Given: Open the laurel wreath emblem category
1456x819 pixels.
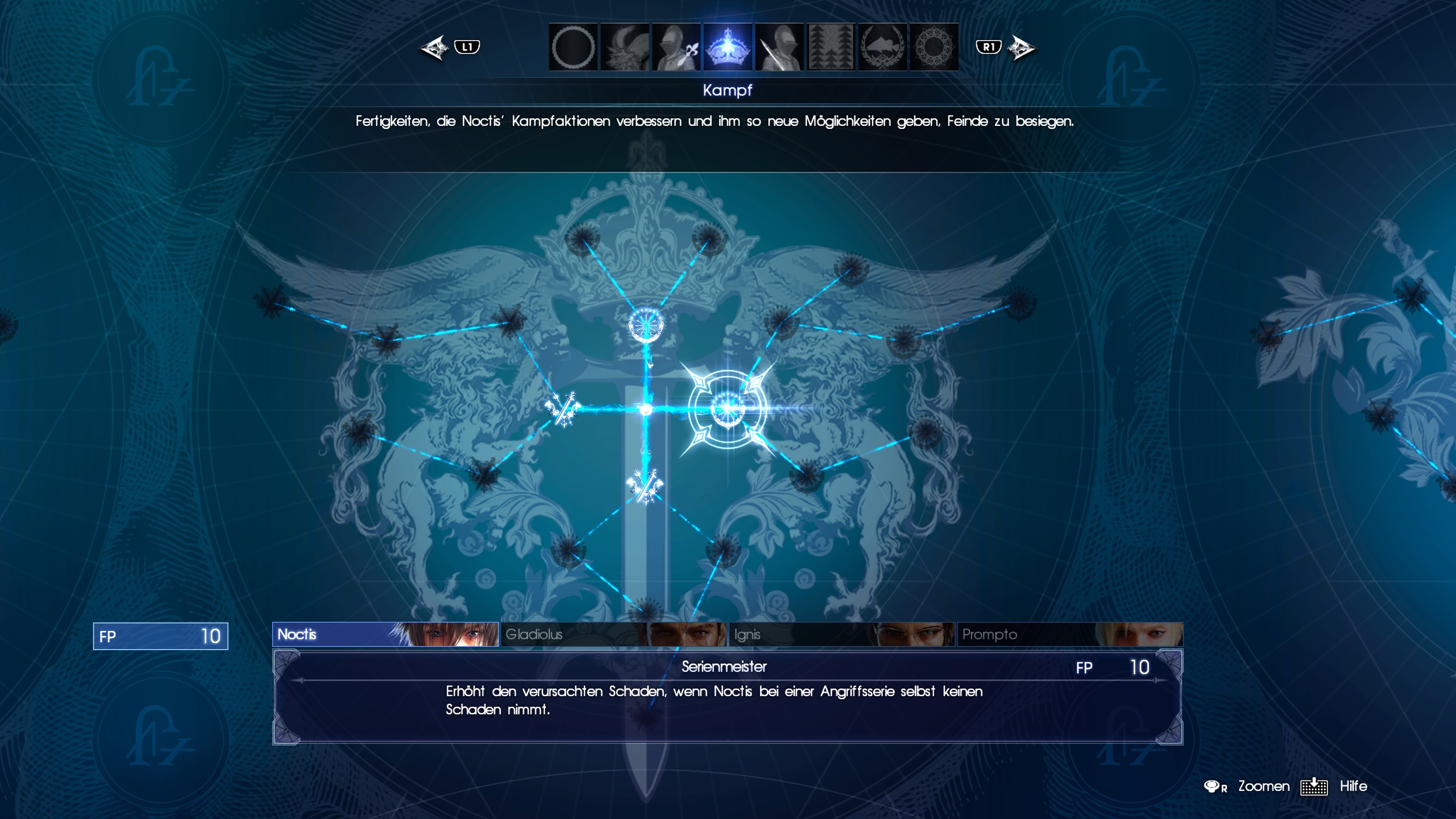Looking at the screenshot, I should click(882, 47).
